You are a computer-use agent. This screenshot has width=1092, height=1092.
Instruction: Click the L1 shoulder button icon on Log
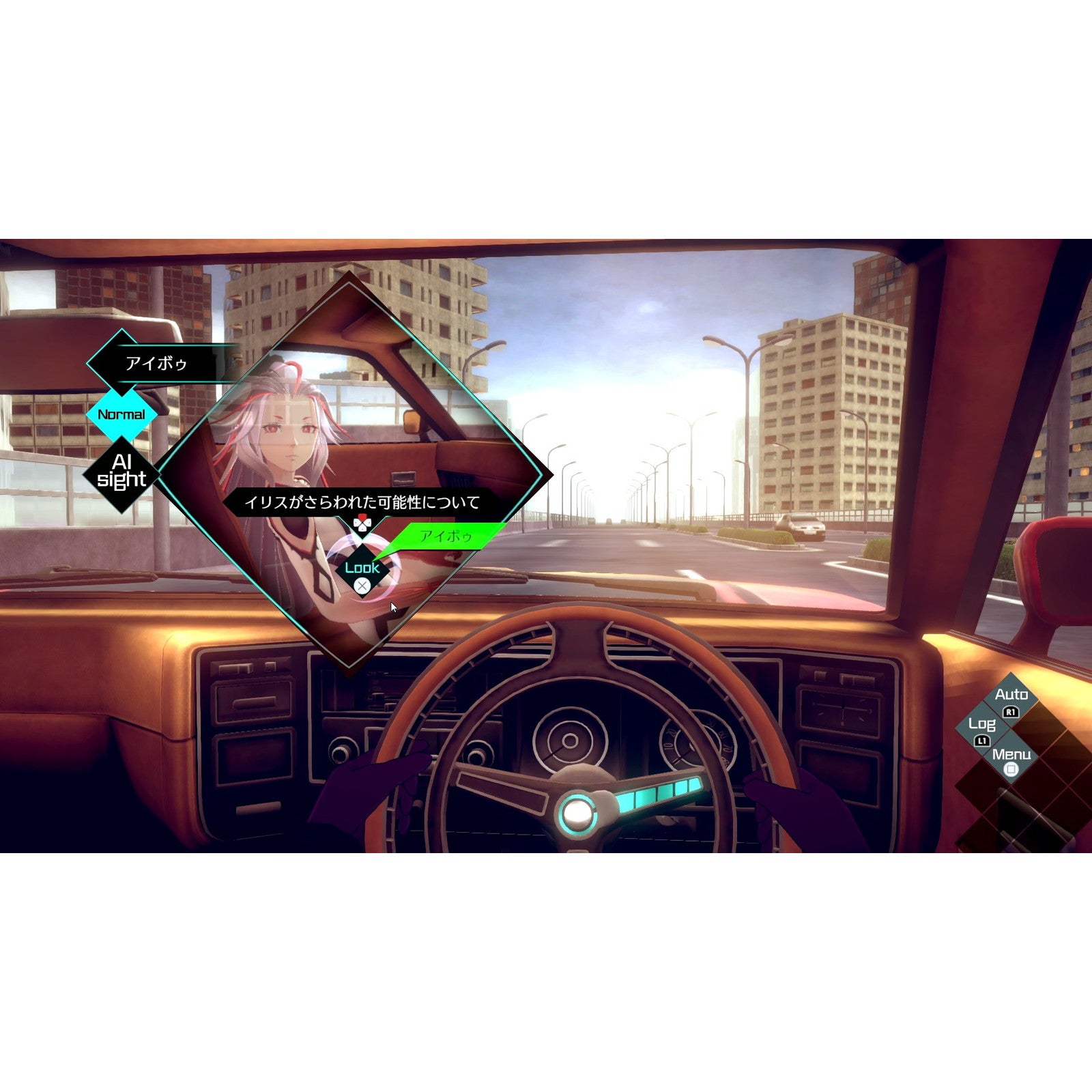pyautogui.click(x=983, y=741)
